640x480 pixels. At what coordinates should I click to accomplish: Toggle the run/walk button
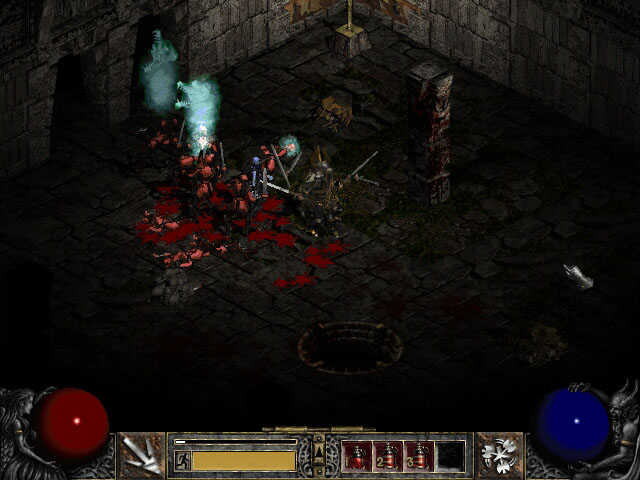point(183,460)
